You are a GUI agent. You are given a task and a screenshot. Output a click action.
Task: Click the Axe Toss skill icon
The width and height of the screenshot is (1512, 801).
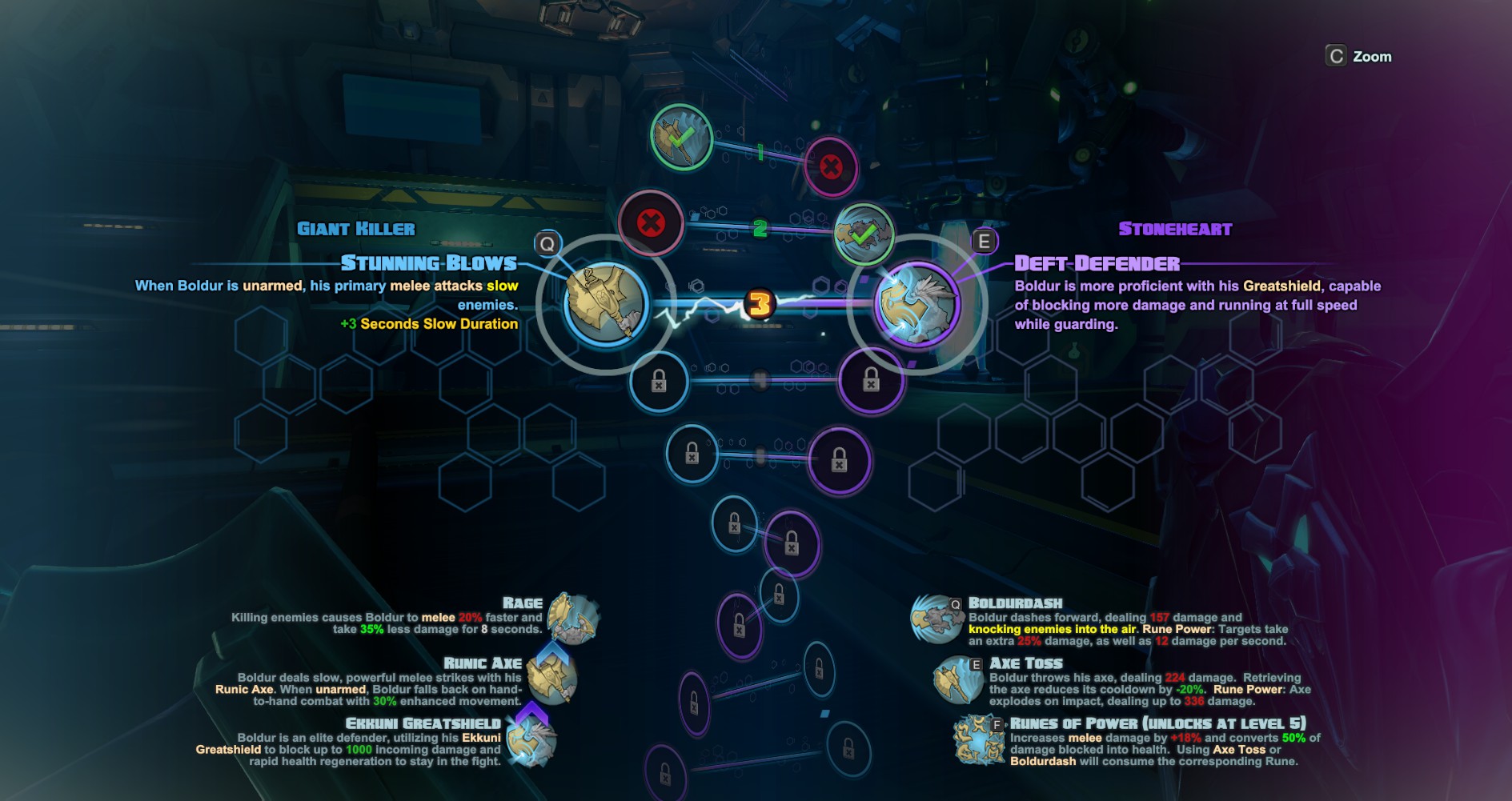(957, 679)
